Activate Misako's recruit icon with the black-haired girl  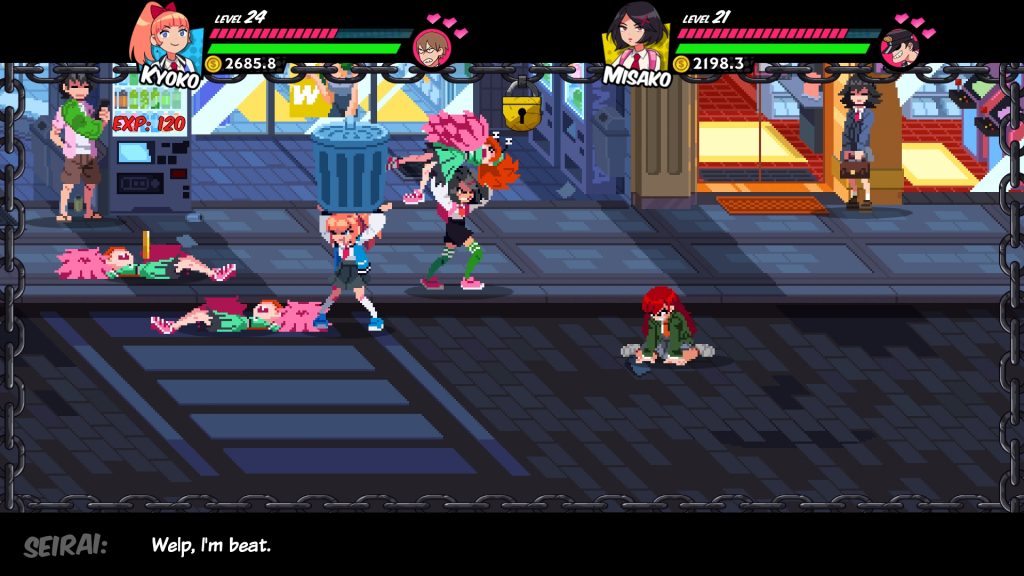(x=900, y=47)
